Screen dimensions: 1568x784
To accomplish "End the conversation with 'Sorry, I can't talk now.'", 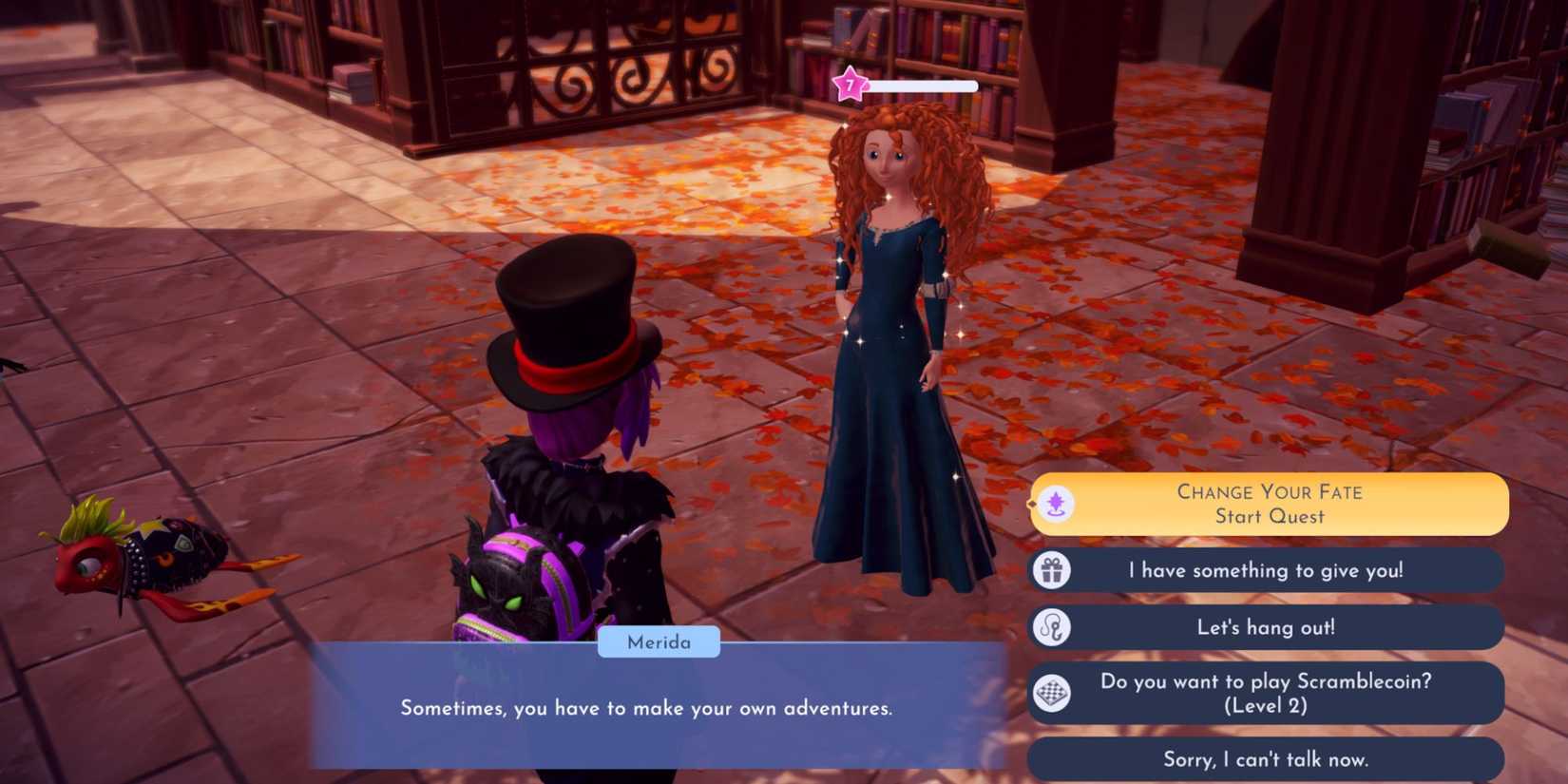I will point(1264,759).
